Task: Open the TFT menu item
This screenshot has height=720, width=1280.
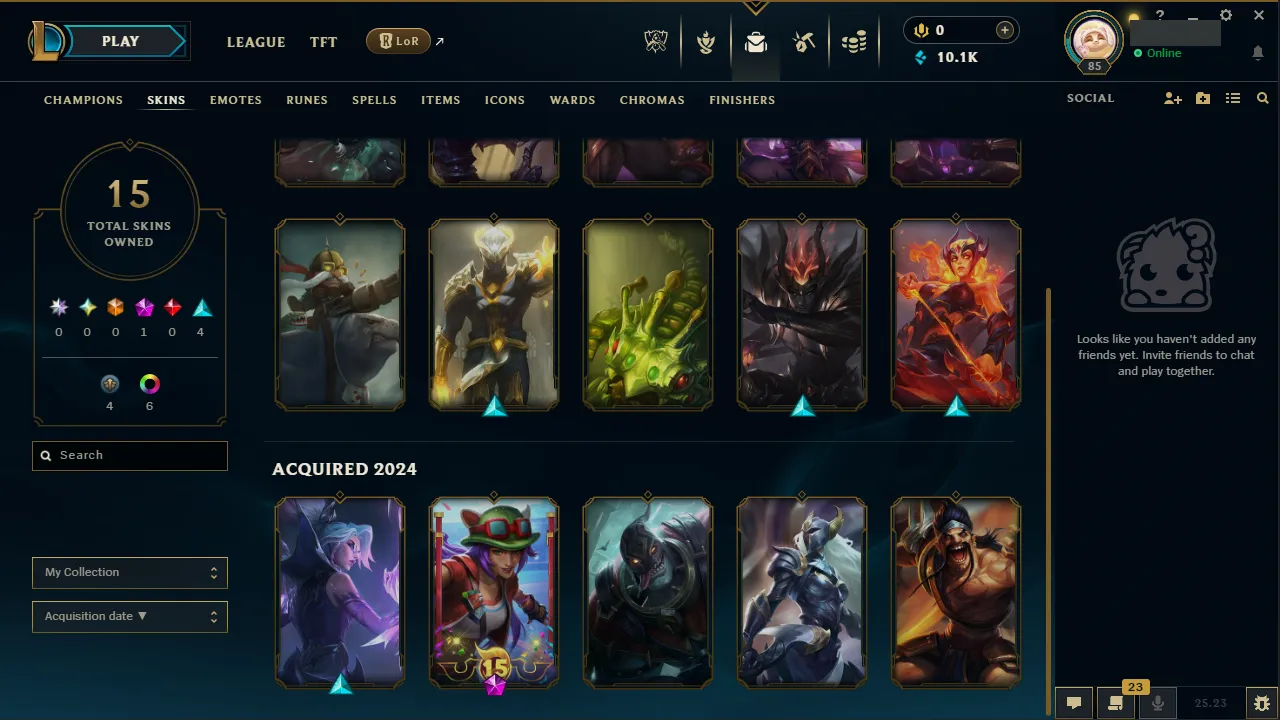Action: coord(323,42)
